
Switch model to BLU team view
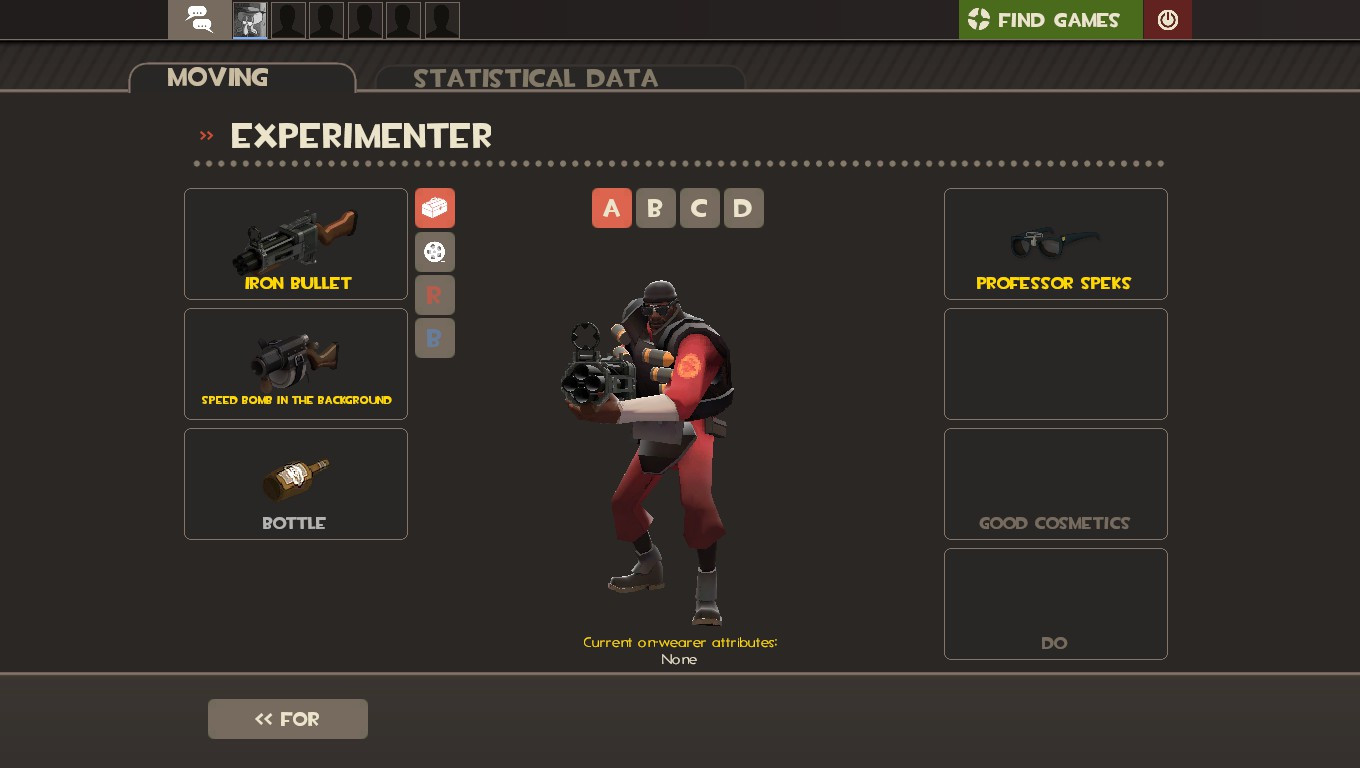click(435, 338)
